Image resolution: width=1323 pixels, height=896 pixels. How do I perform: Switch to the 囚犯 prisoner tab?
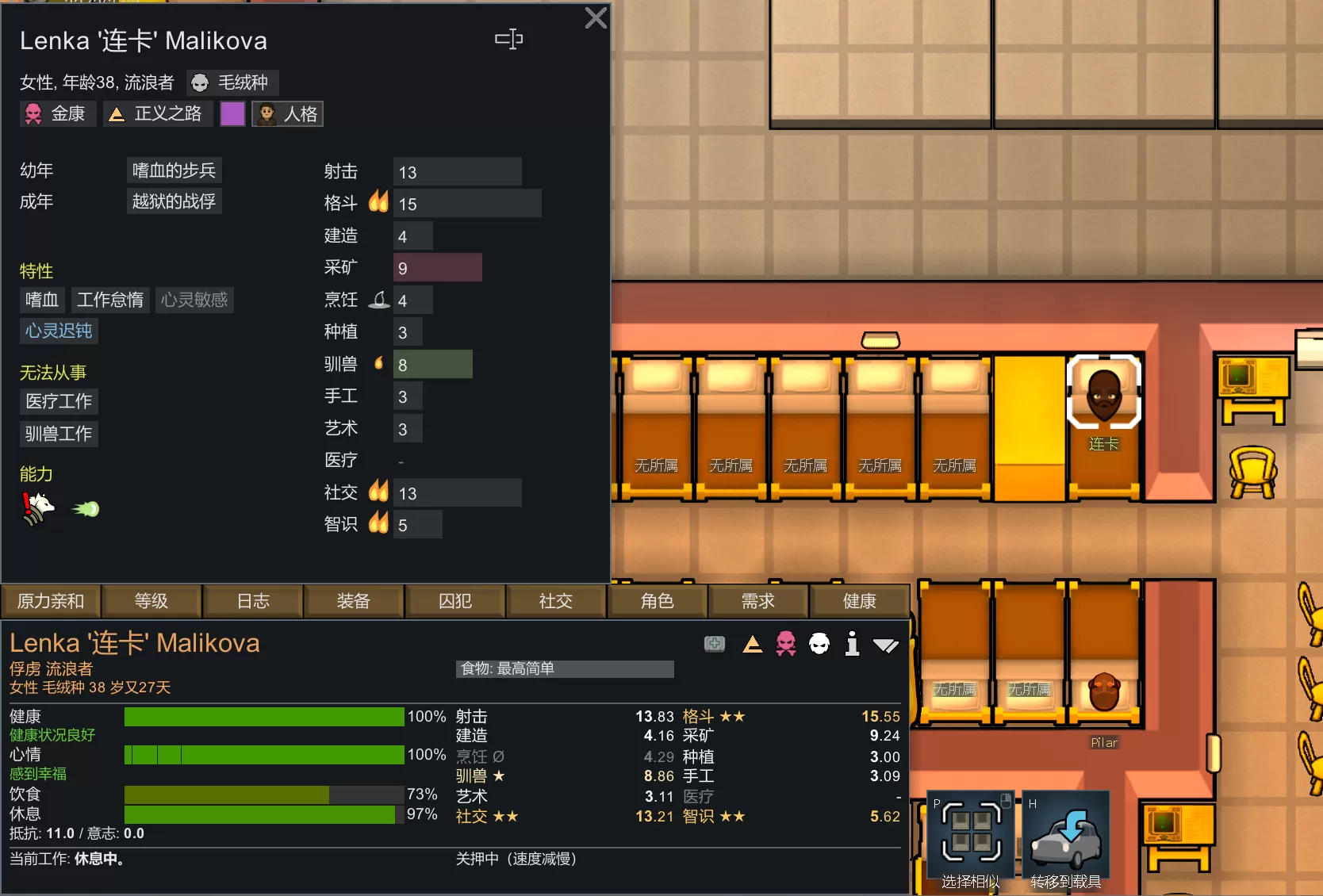[x=455, y=601]
